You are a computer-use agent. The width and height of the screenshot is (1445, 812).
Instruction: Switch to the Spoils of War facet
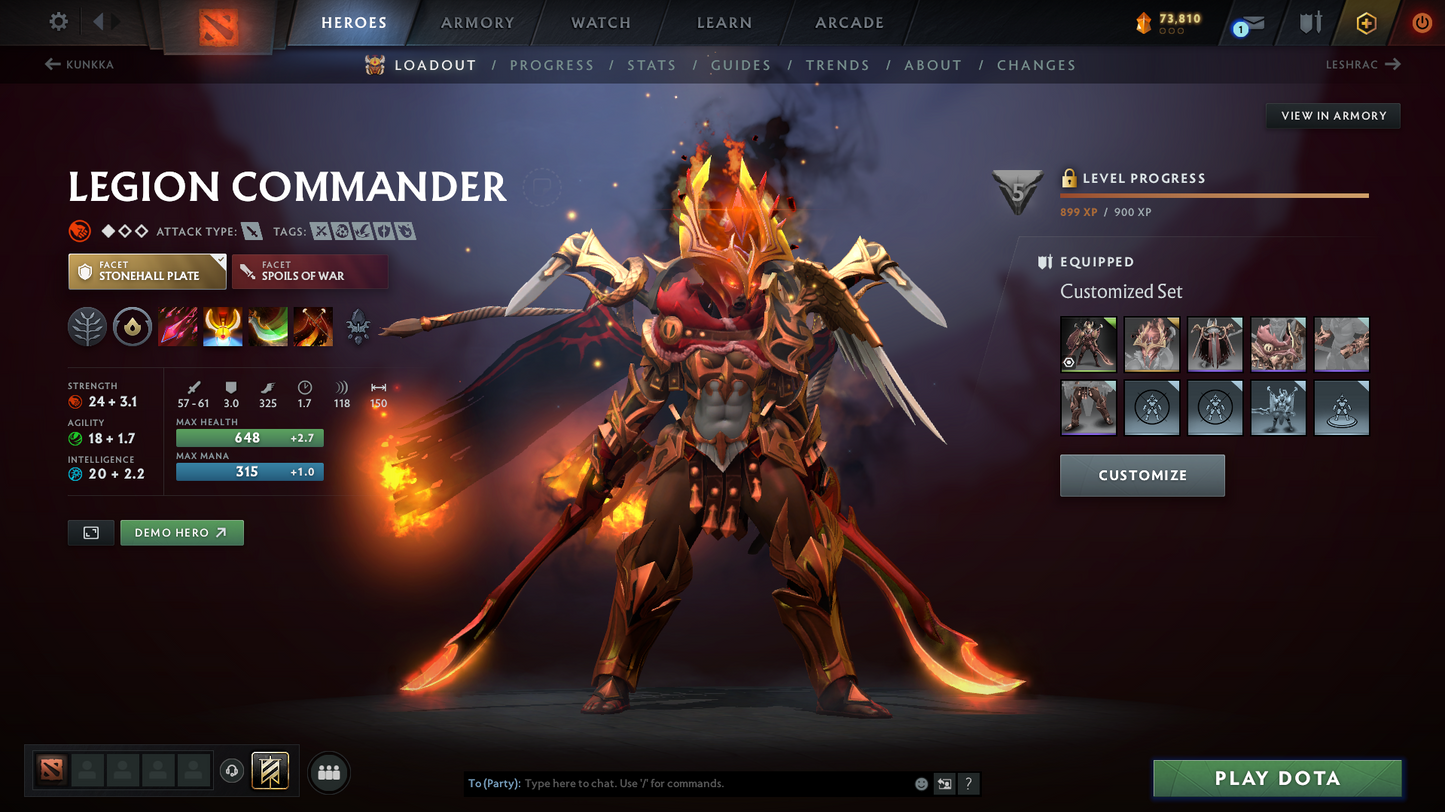point(309,271)
